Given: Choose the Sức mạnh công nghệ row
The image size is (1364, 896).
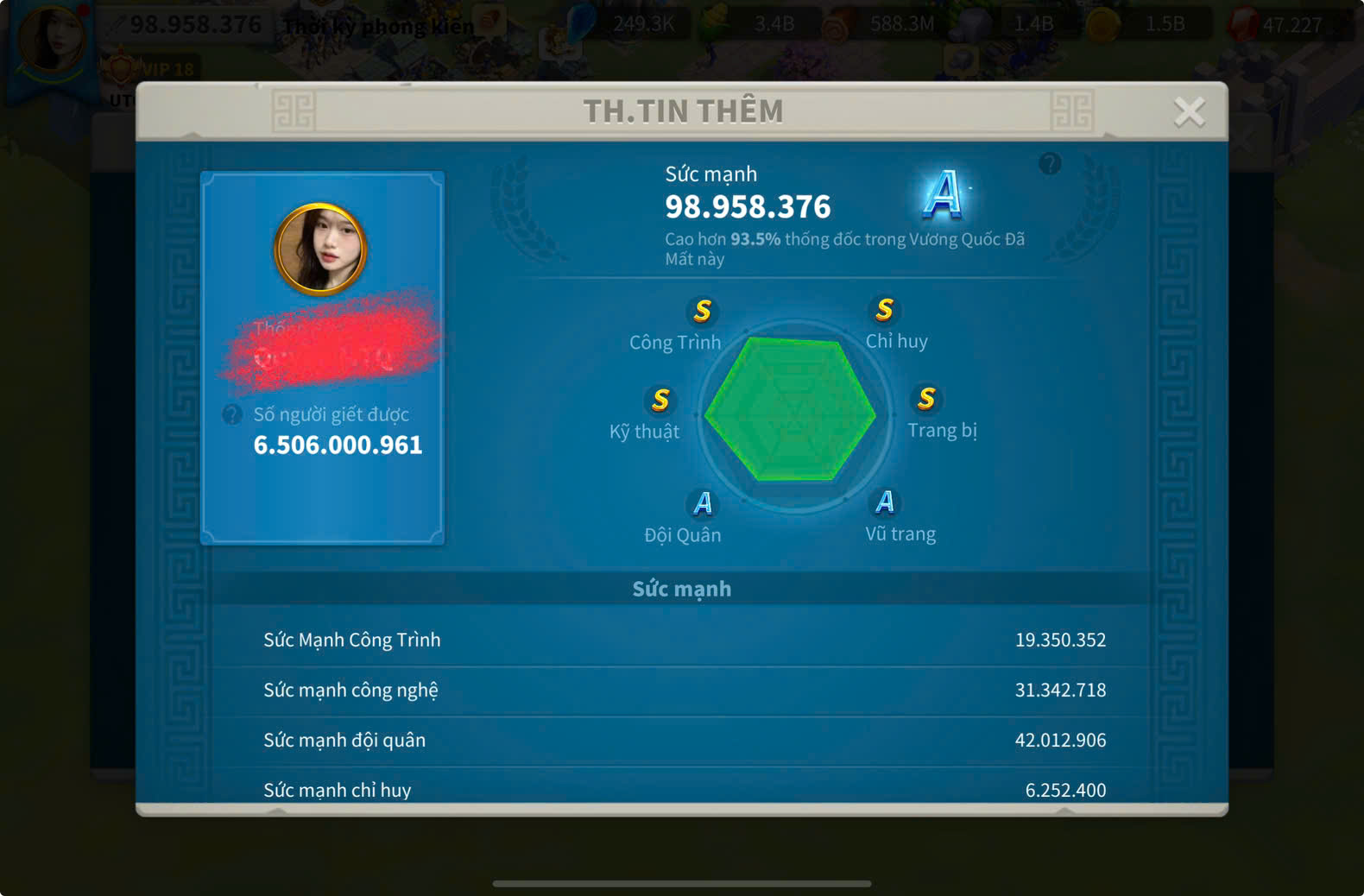Looking at the screenshot, I should tap(682, 690).
